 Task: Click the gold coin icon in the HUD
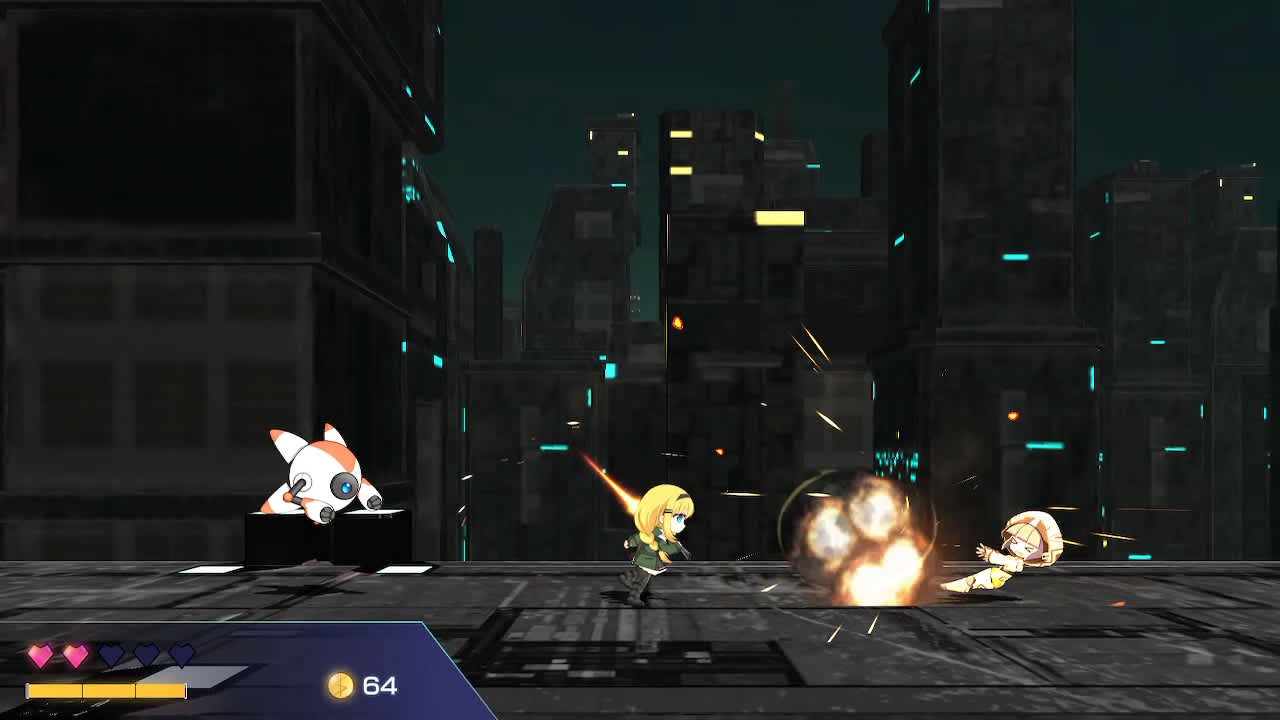point(340,687)
